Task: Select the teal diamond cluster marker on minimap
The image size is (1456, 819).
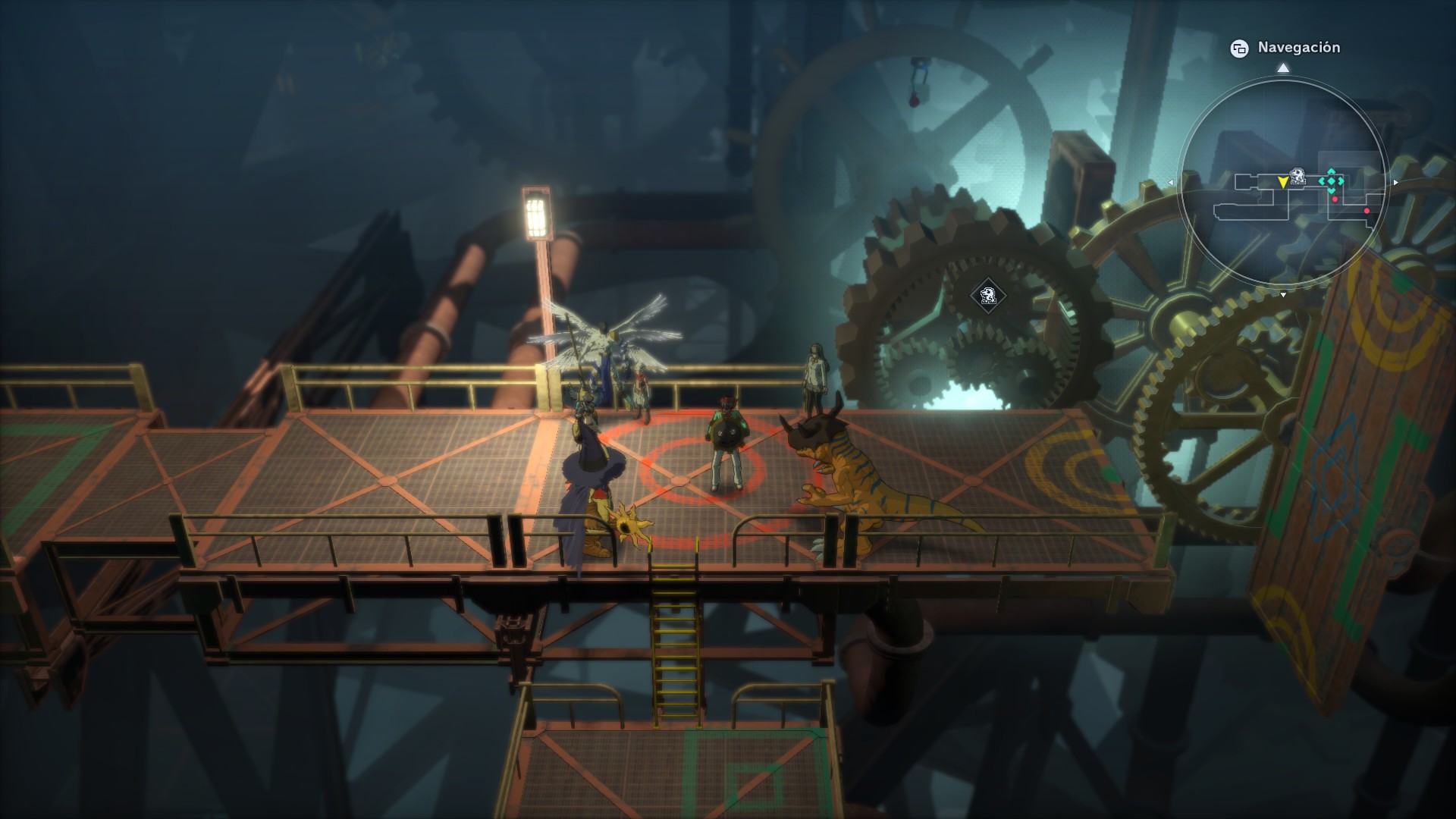Action: 1331,181
